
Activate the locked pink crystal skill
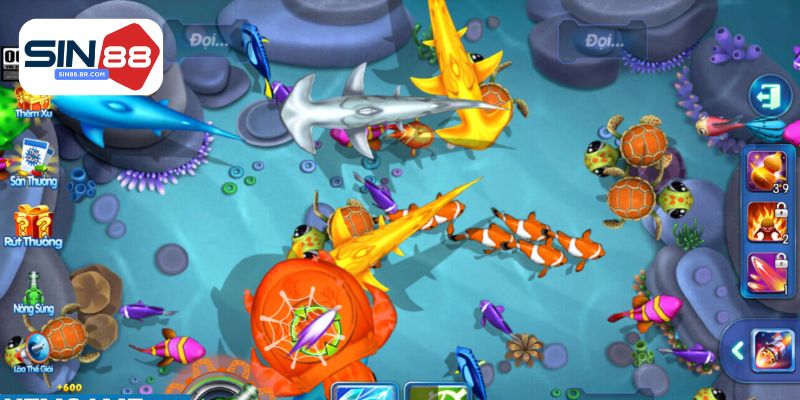pyautogui.click(x=768, y=273)
